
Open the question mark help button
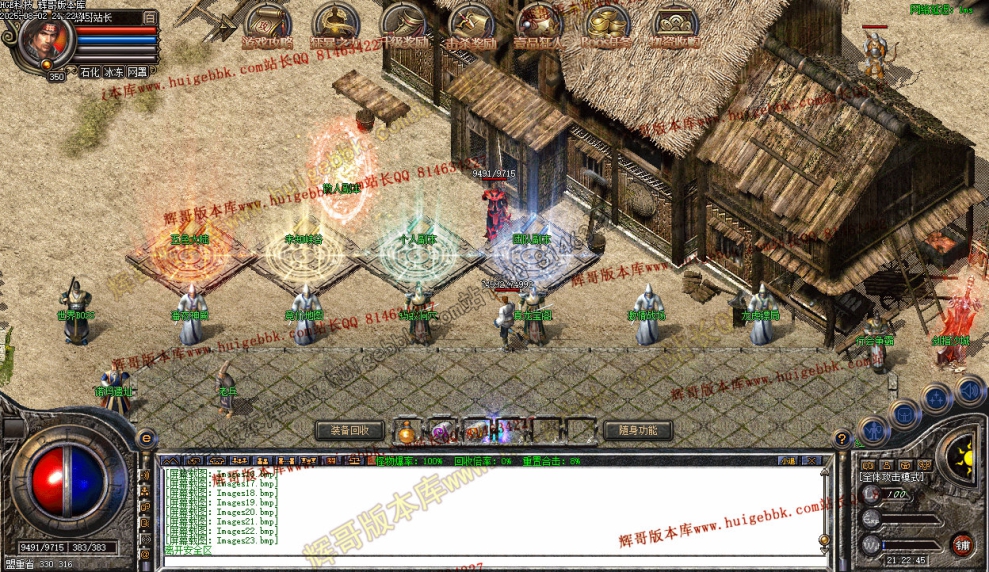842,437
